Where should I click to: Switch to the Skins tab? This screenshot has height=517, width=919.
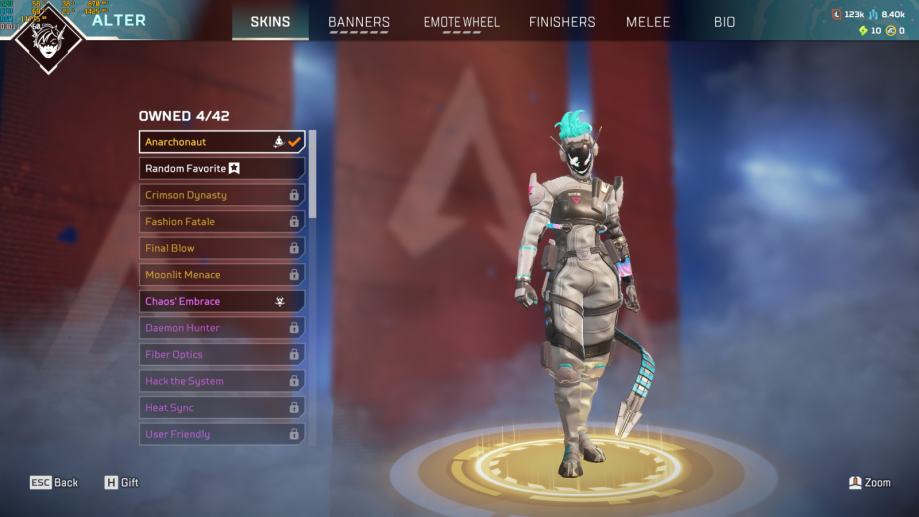[270, 22]
